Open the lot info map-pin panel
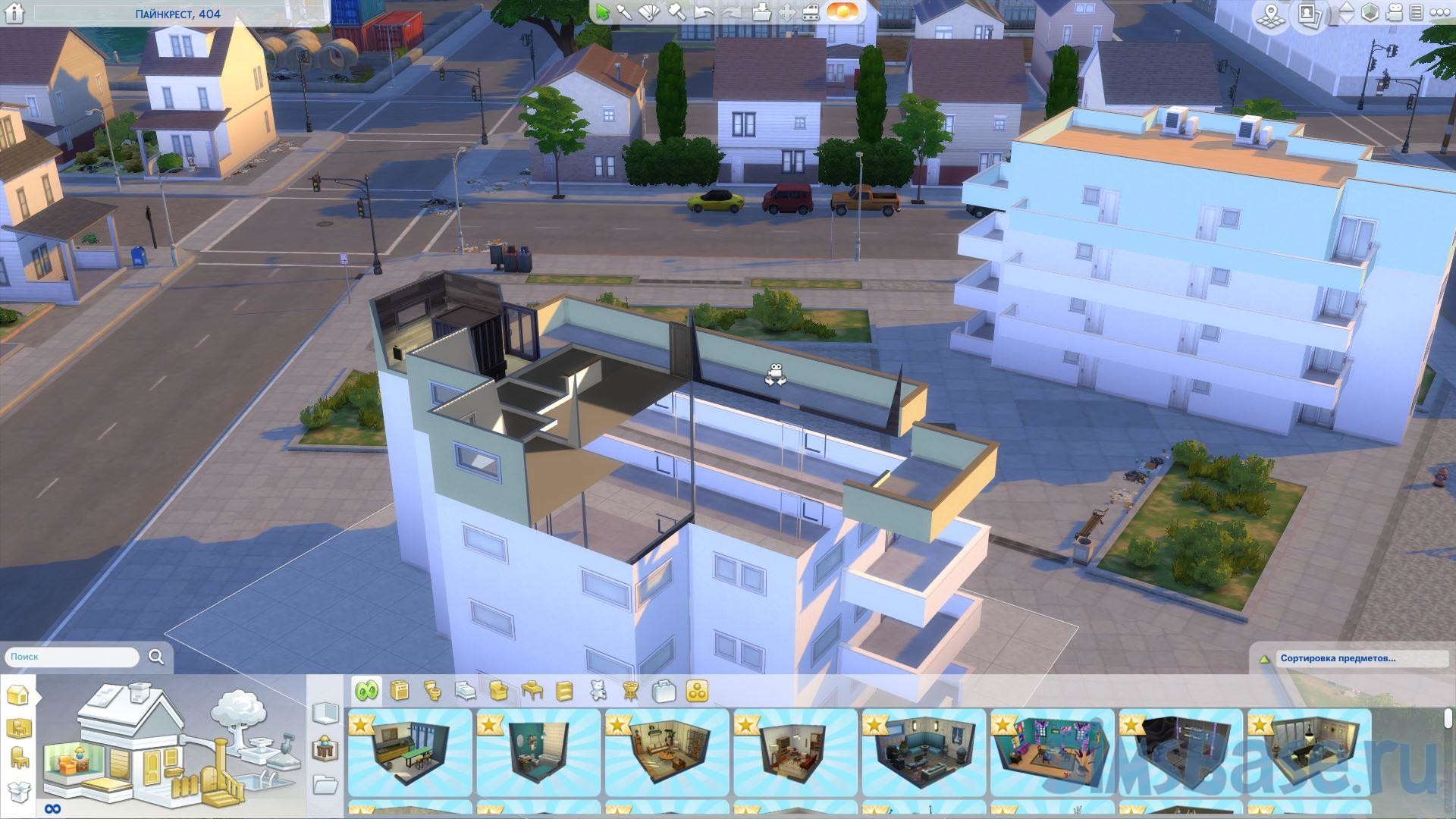This screenshot has height=819, width=1456. [1269, 14]
